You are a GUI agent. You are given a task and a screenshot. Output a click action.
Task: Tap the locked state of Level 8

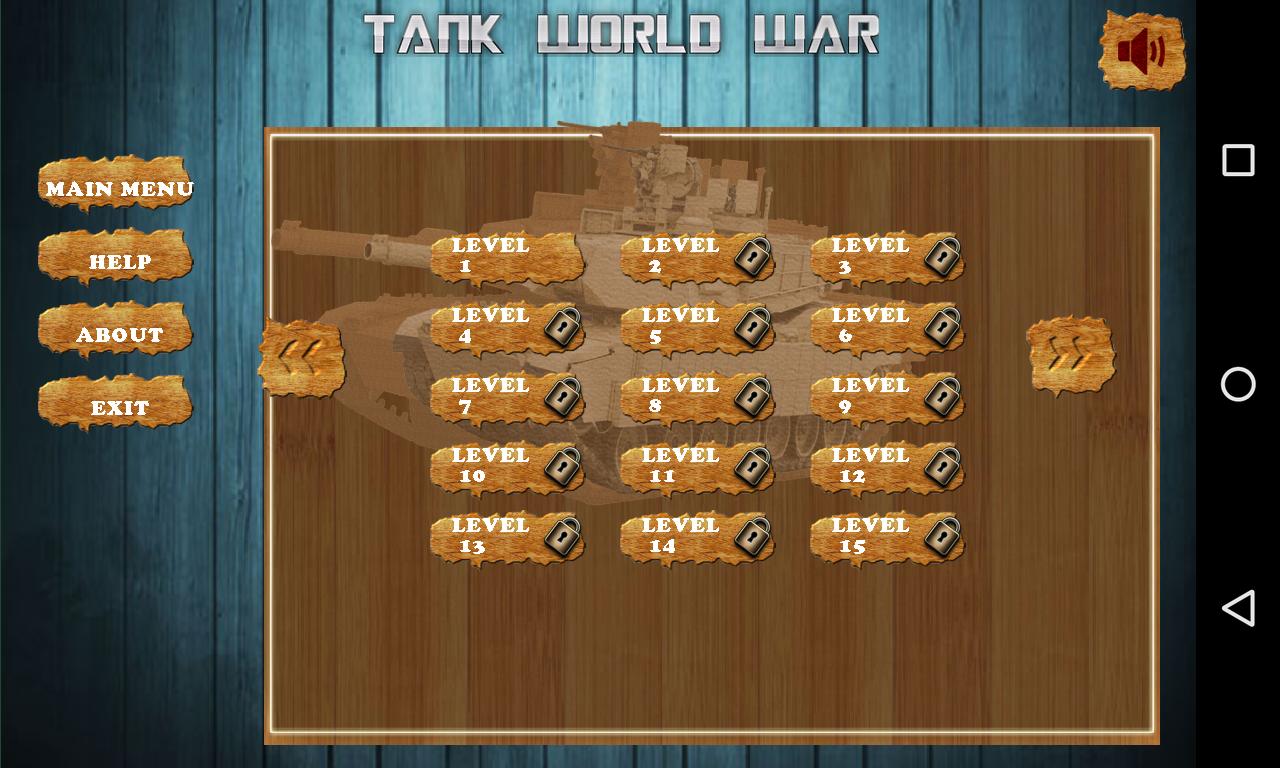[752, 398]
